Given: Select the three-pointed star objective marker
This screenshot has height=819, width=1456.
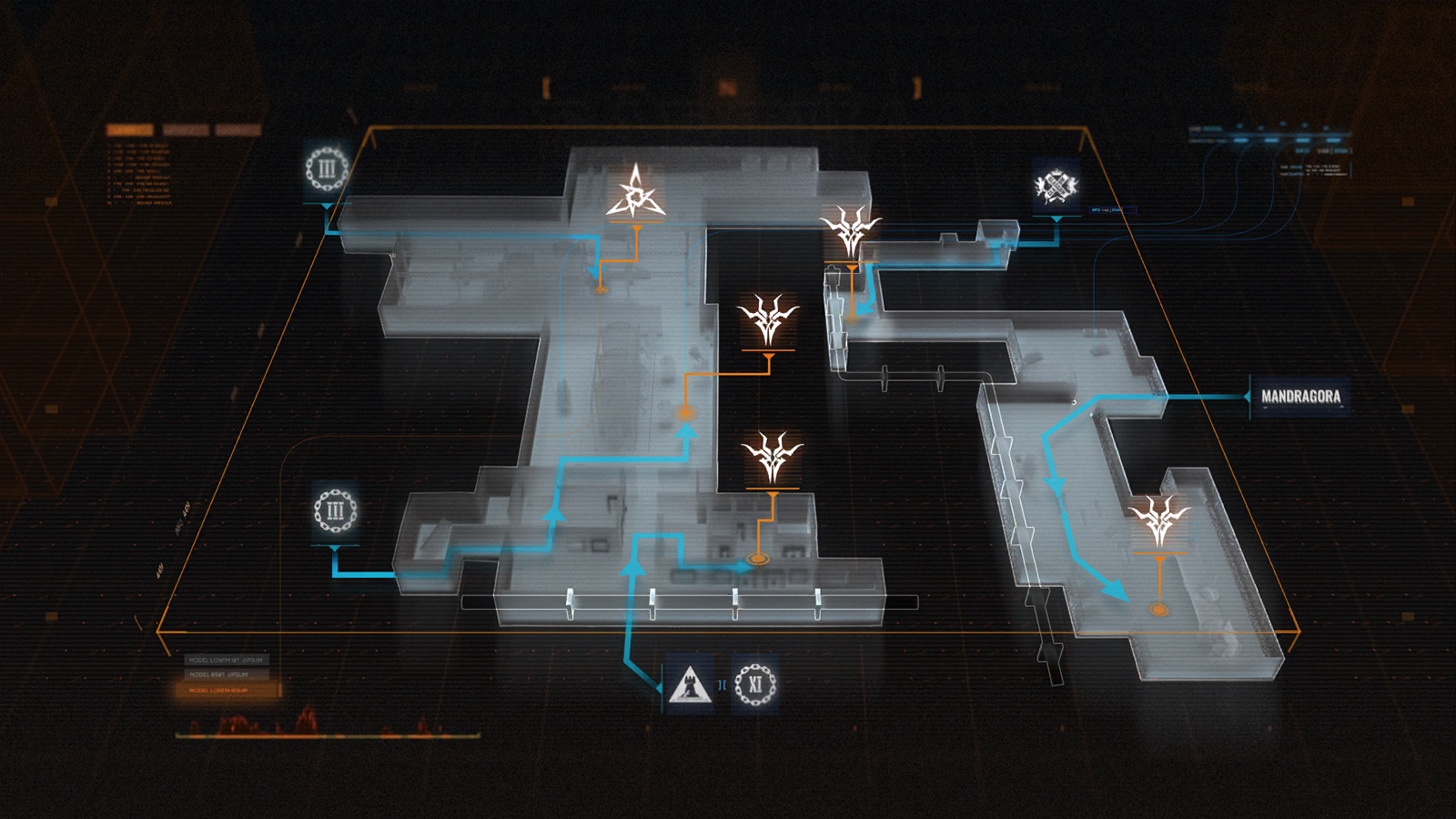Looking at the screenshot, I should coord(635,193).
